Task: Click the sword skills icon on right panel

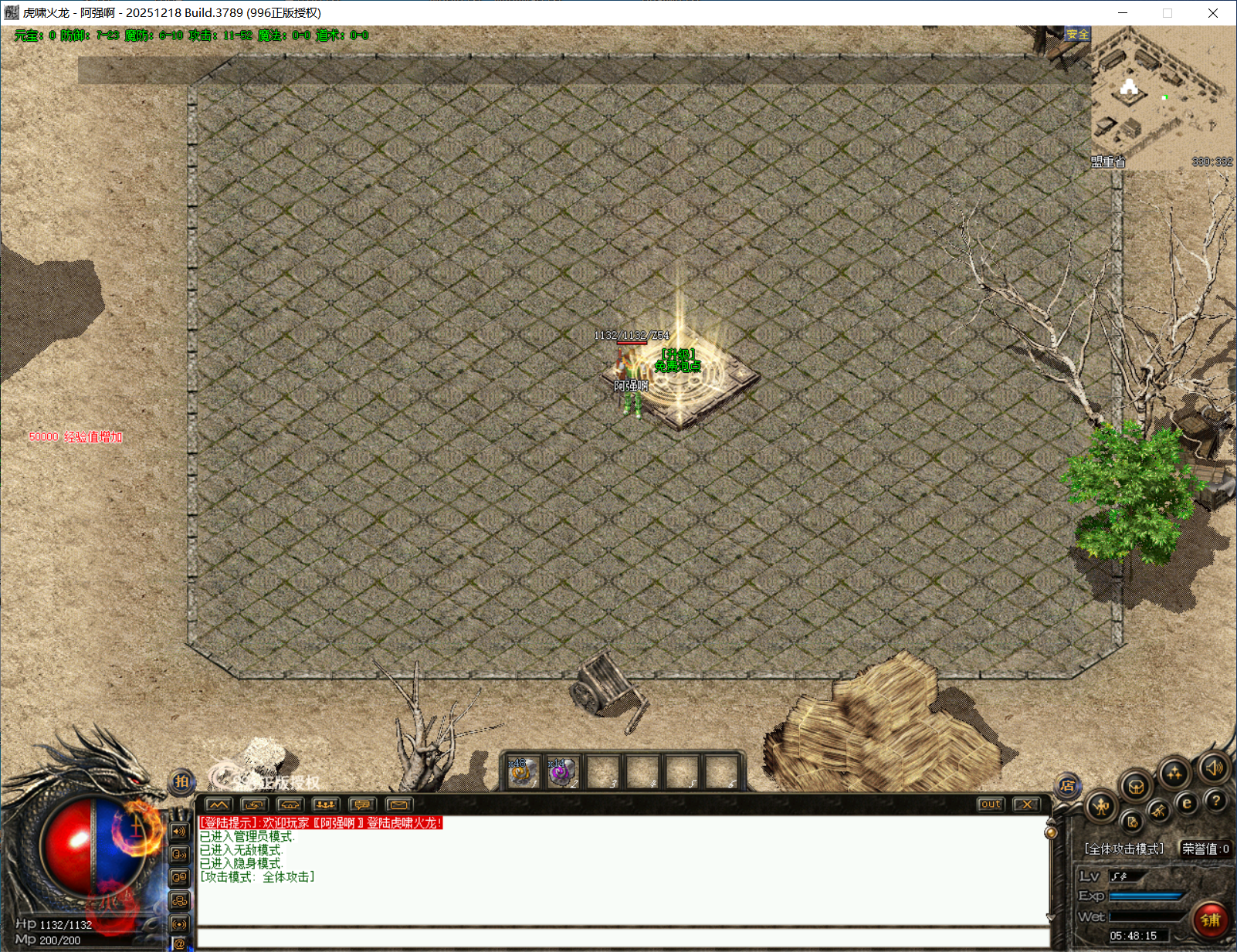Action: pos(1159,811)
